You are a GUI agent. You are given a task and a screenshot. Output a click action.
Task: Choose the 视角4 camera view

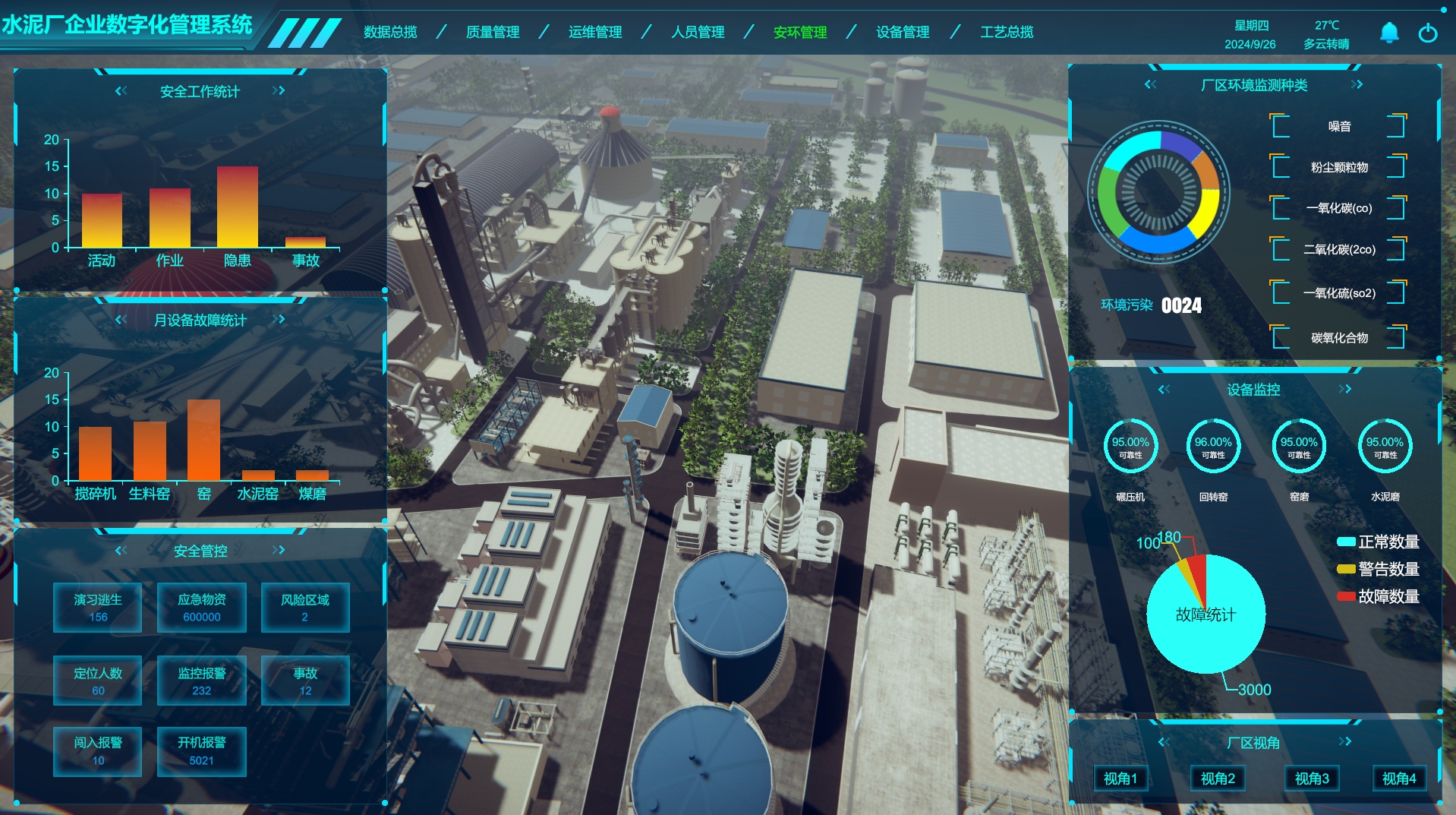(x=1399, y=779)
